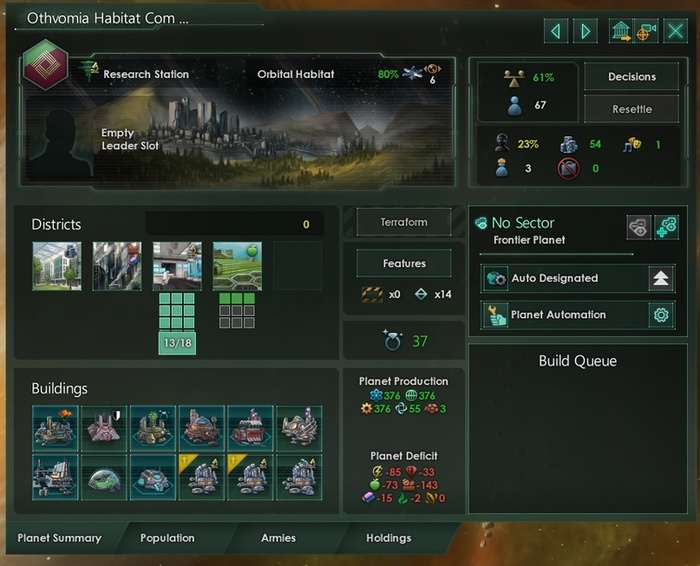Go to the next planet arrow
Viewport: 700px width, 566px height.
586,31
